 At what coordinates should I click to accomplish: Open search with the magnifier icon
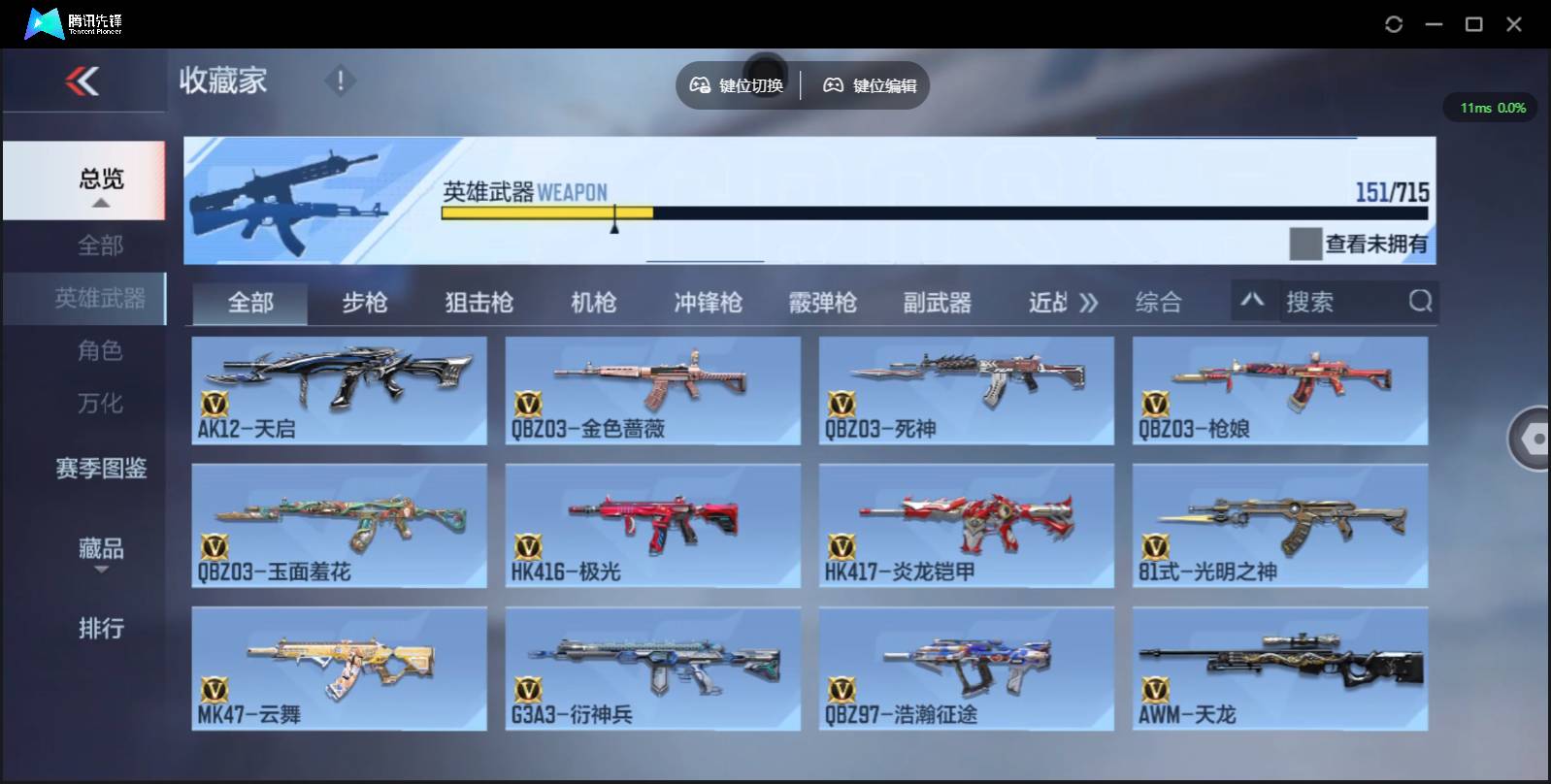[x=1421, y=302]
